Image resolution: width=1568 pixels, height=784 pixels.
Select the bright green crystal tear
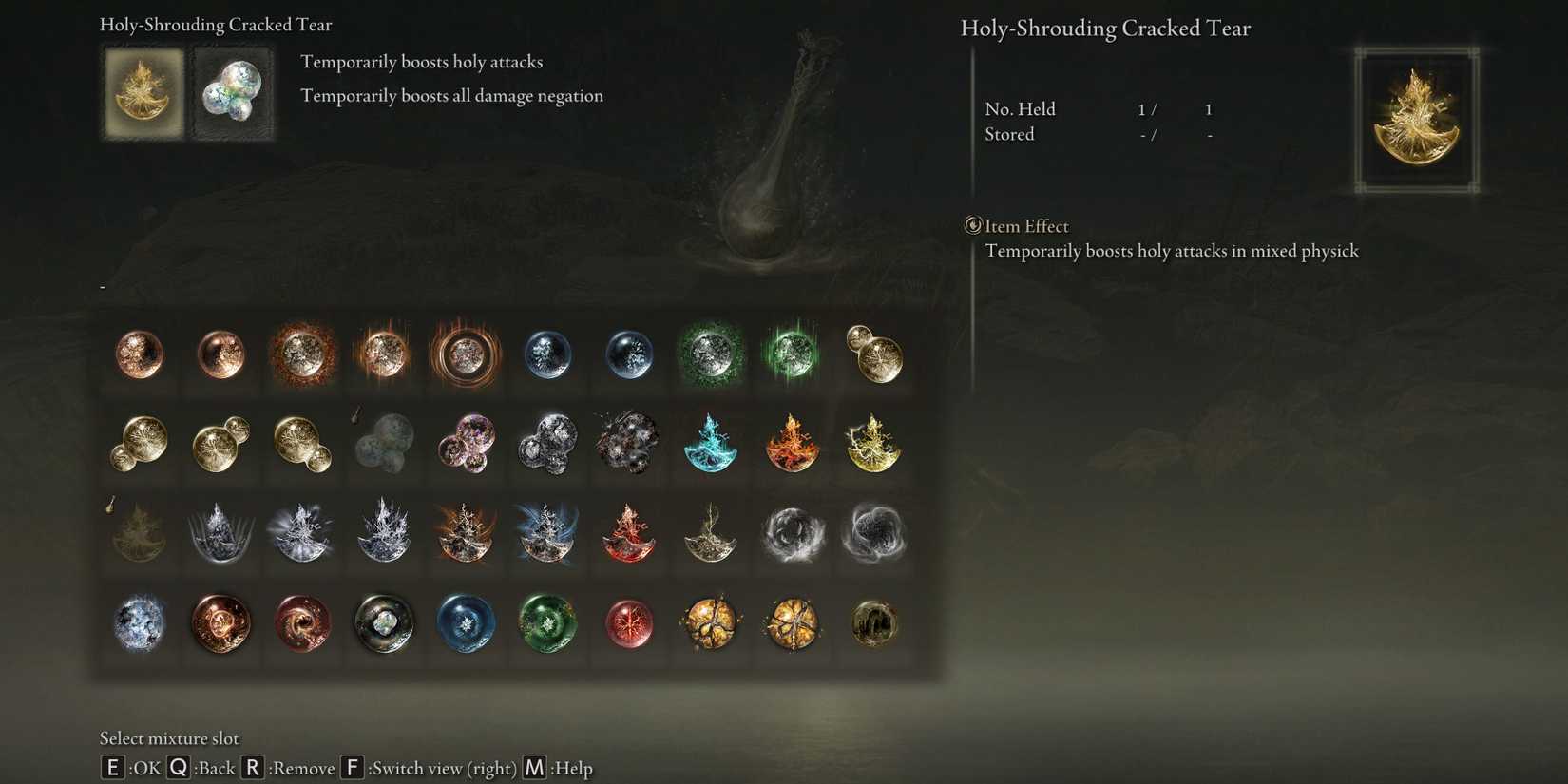tap(792, 354)
